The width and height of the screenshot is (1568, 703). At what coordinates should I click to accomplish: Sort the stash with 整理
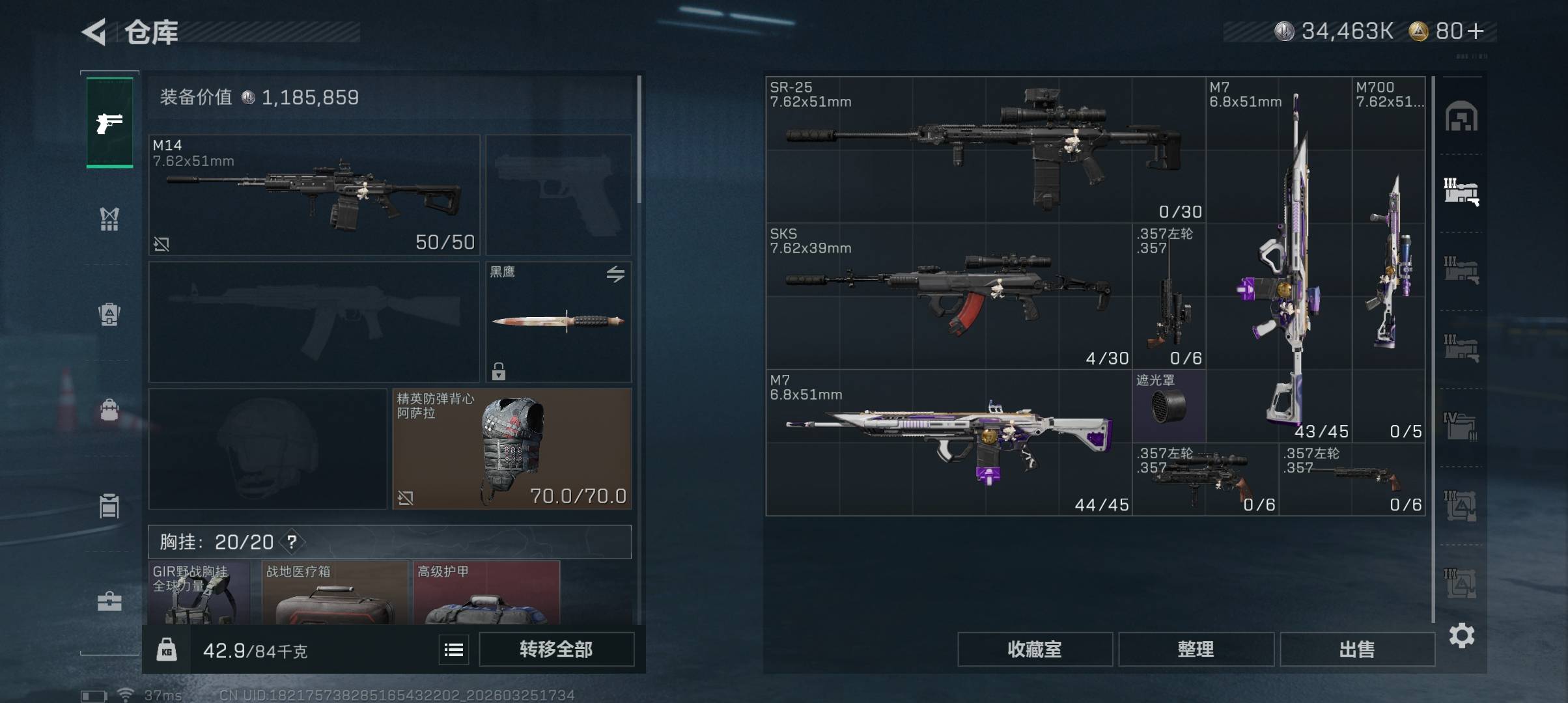tap(1196, 649)
